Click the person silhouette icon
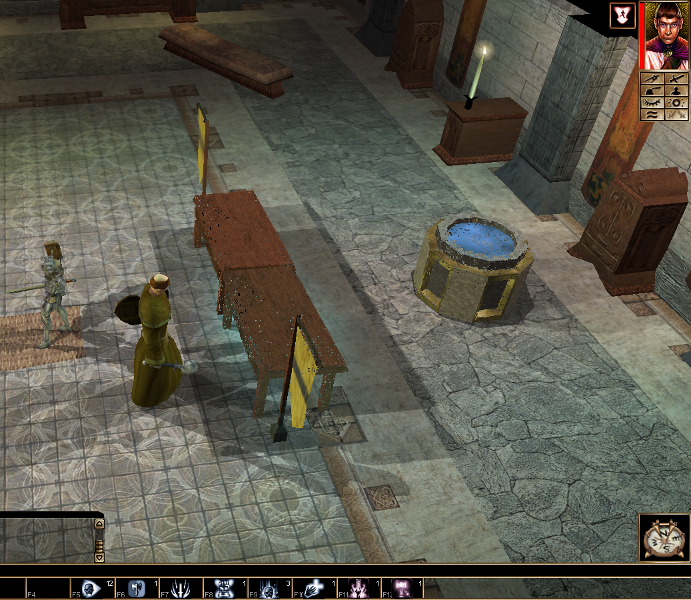Image resolution: width=691 pixels, height=600 pixels. [677, 89]
